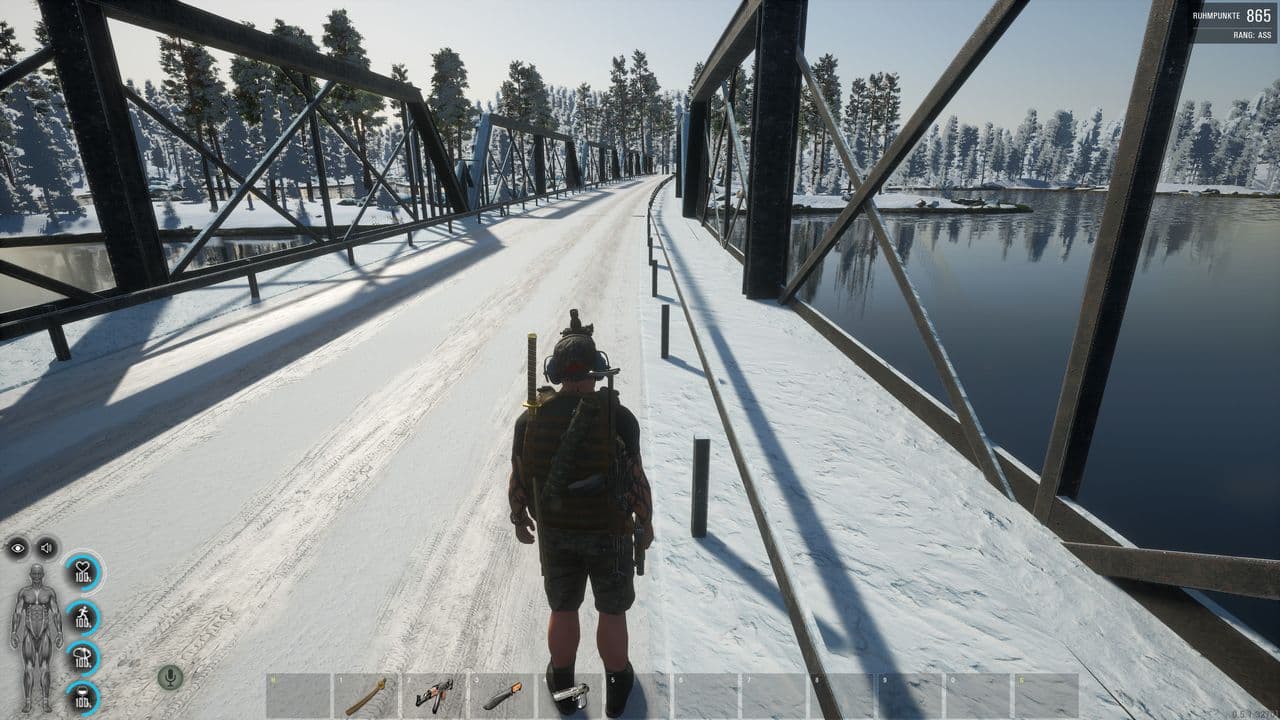The width and height of the screenshot is (1280, 720).
Task: Click the speaker noise indicator icon
Action: coord(46,548)
